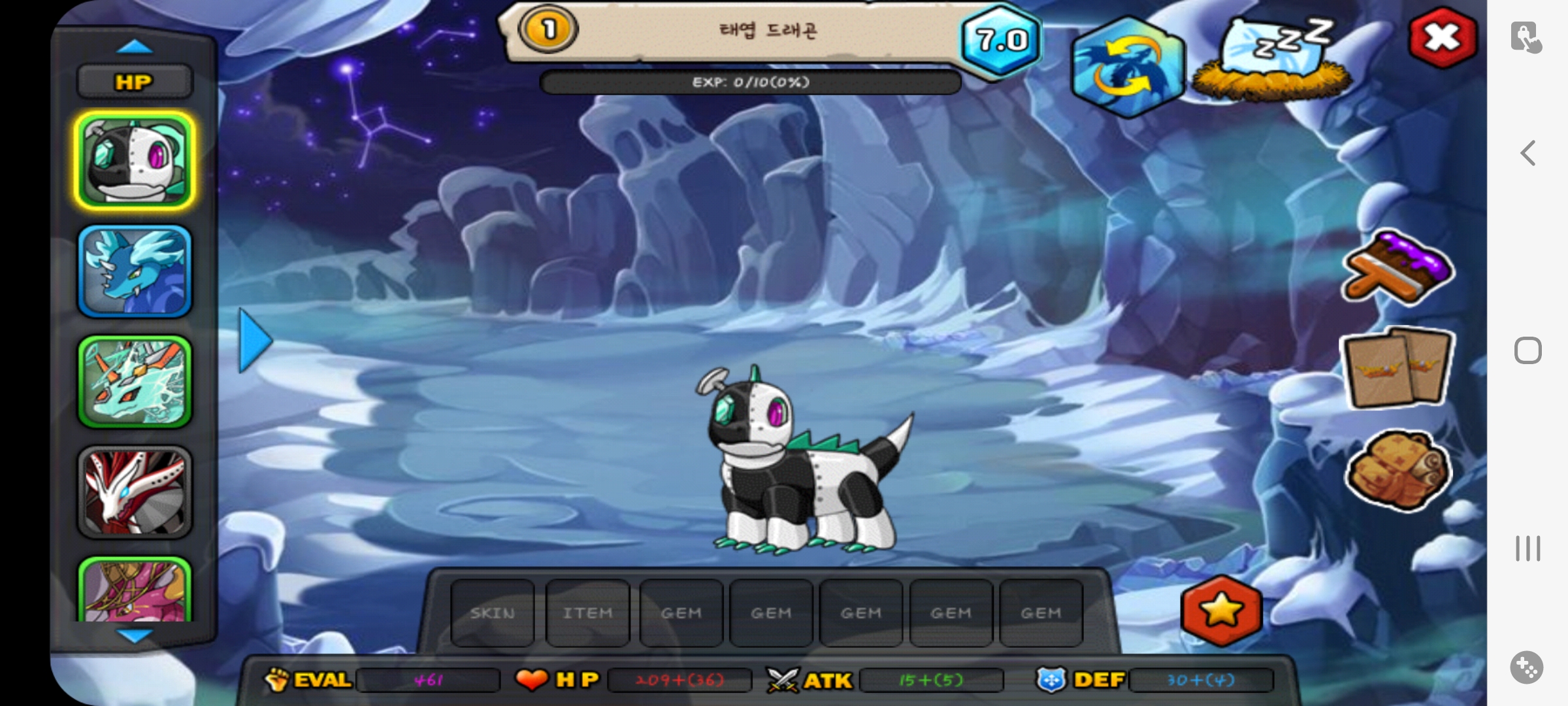Pick the red and white dragon portrait

[135, 492]
